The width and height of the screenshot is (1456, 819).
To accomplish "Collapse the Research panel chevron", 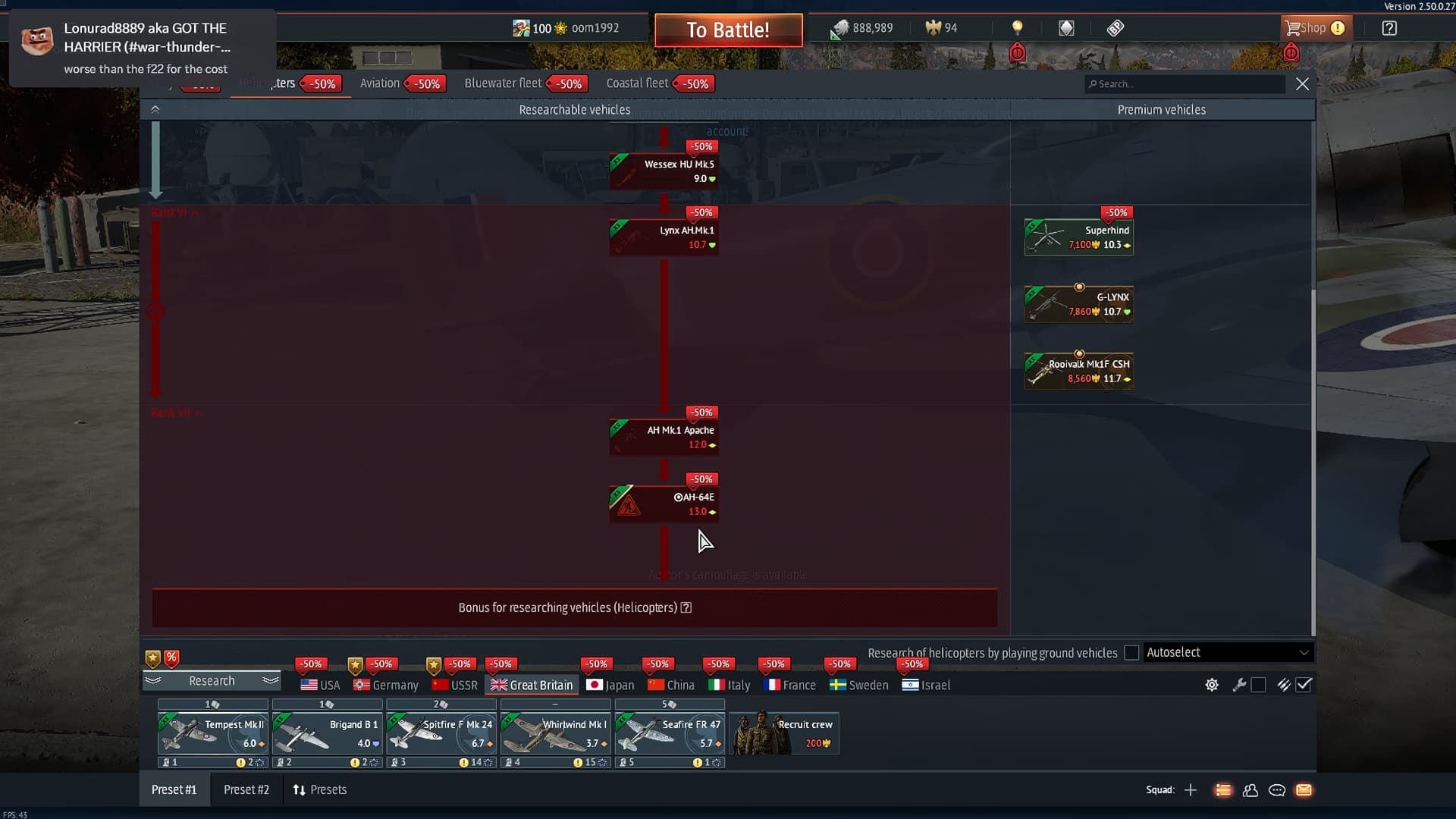I will tap(269, 681).
